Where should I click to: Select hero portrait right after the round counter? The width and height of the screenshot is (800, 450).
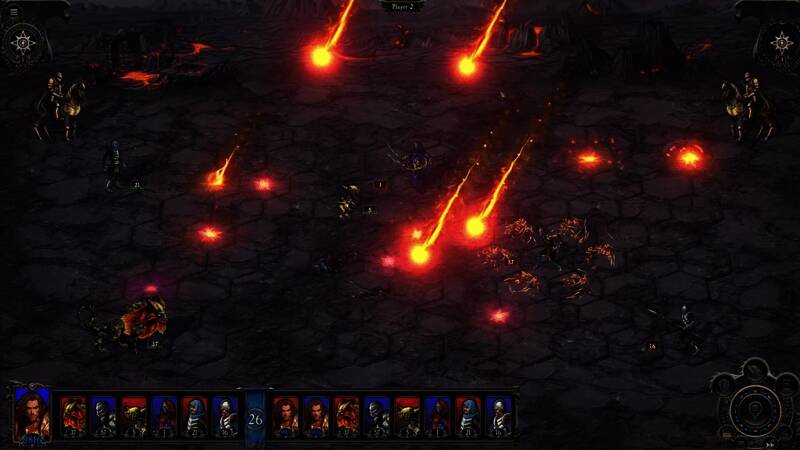(x=286, y=414)
